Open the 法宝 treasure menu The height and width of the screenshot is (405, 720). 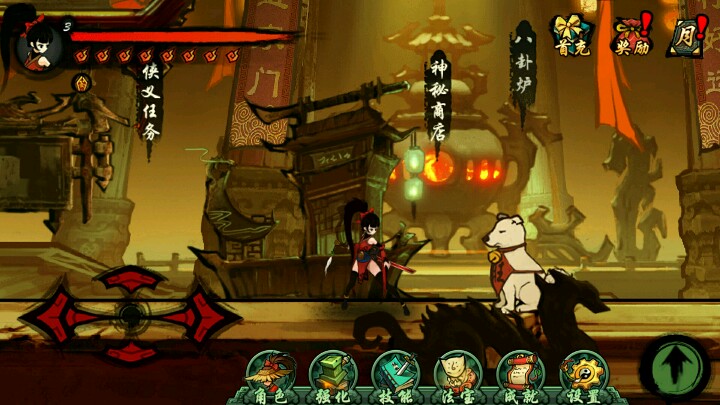pos(459,376)
